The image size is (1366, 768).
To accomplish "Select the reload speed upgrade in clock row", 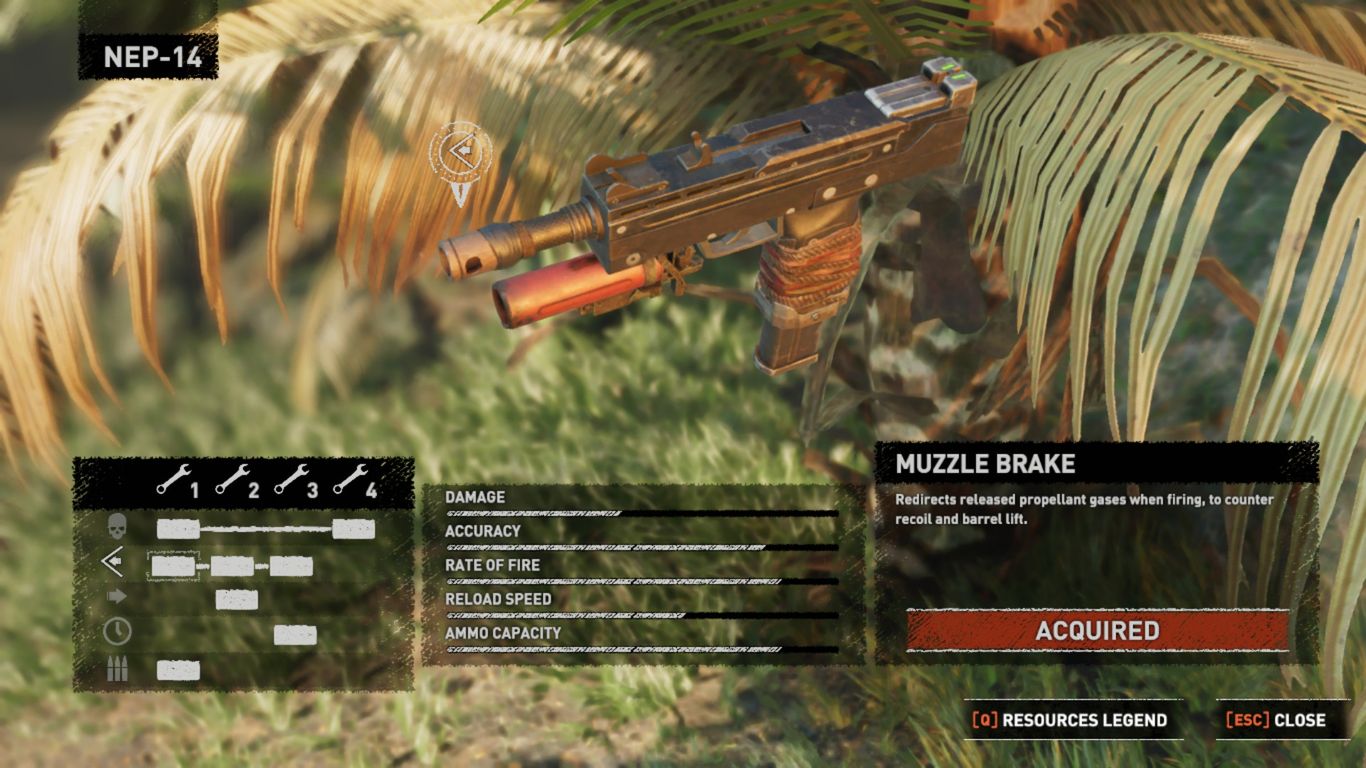I will click(295, 635).
